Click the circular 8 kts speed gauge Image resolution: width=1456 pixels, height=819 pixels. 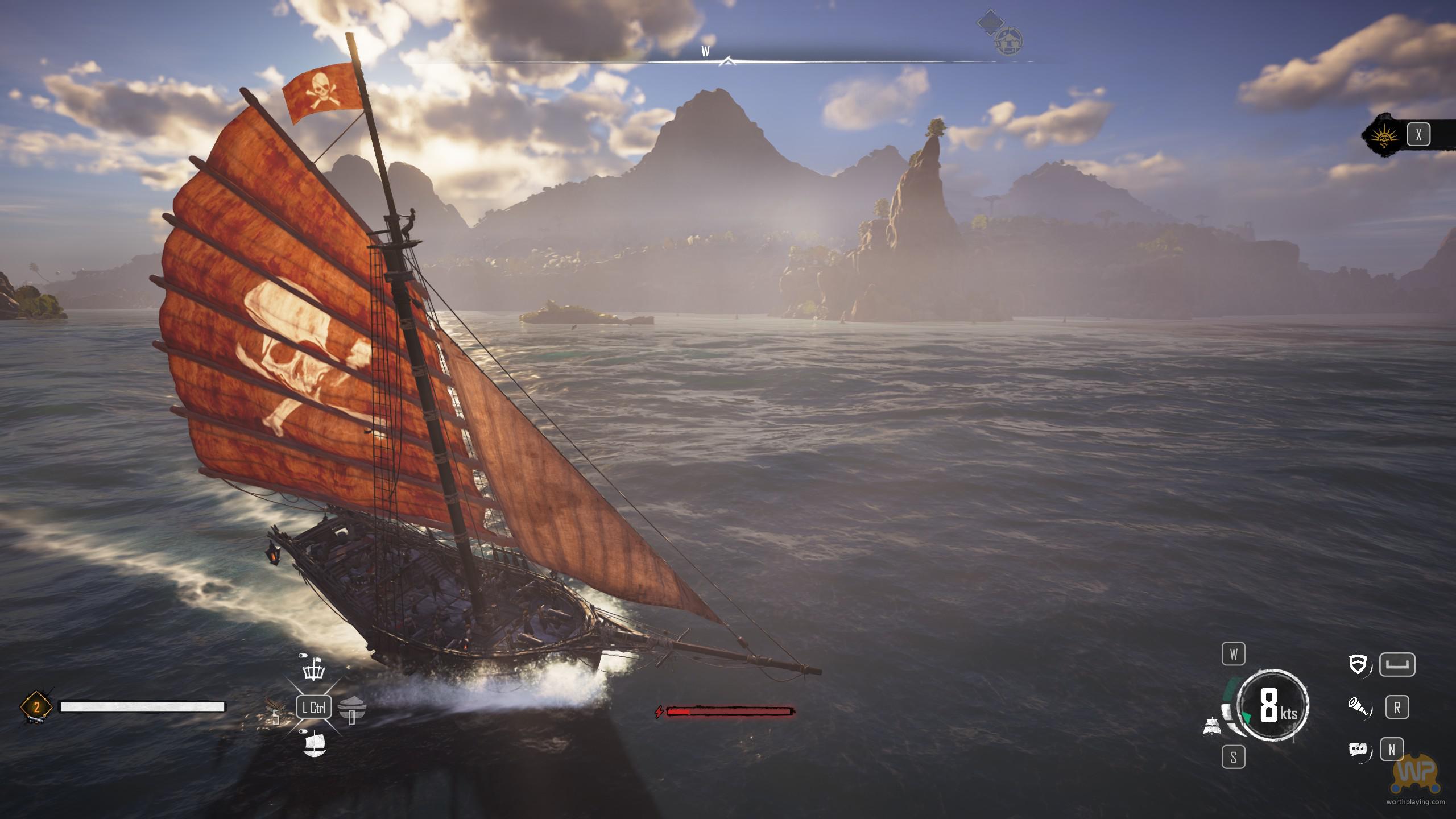click(x=1273, y=706)
